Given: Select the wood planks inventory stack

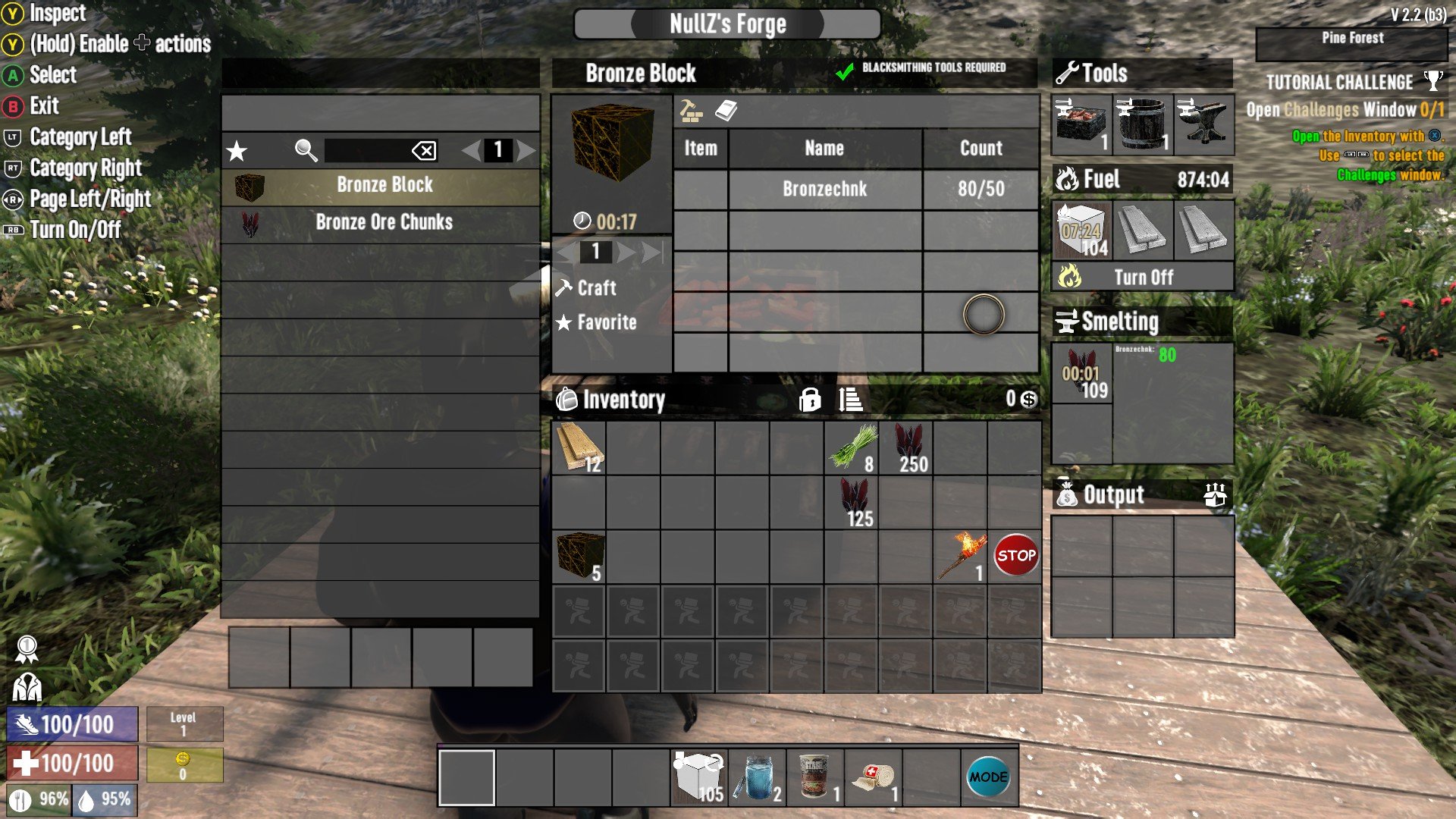Looking at the screenshot, I should pyautogui.click(x=579, y=448).
